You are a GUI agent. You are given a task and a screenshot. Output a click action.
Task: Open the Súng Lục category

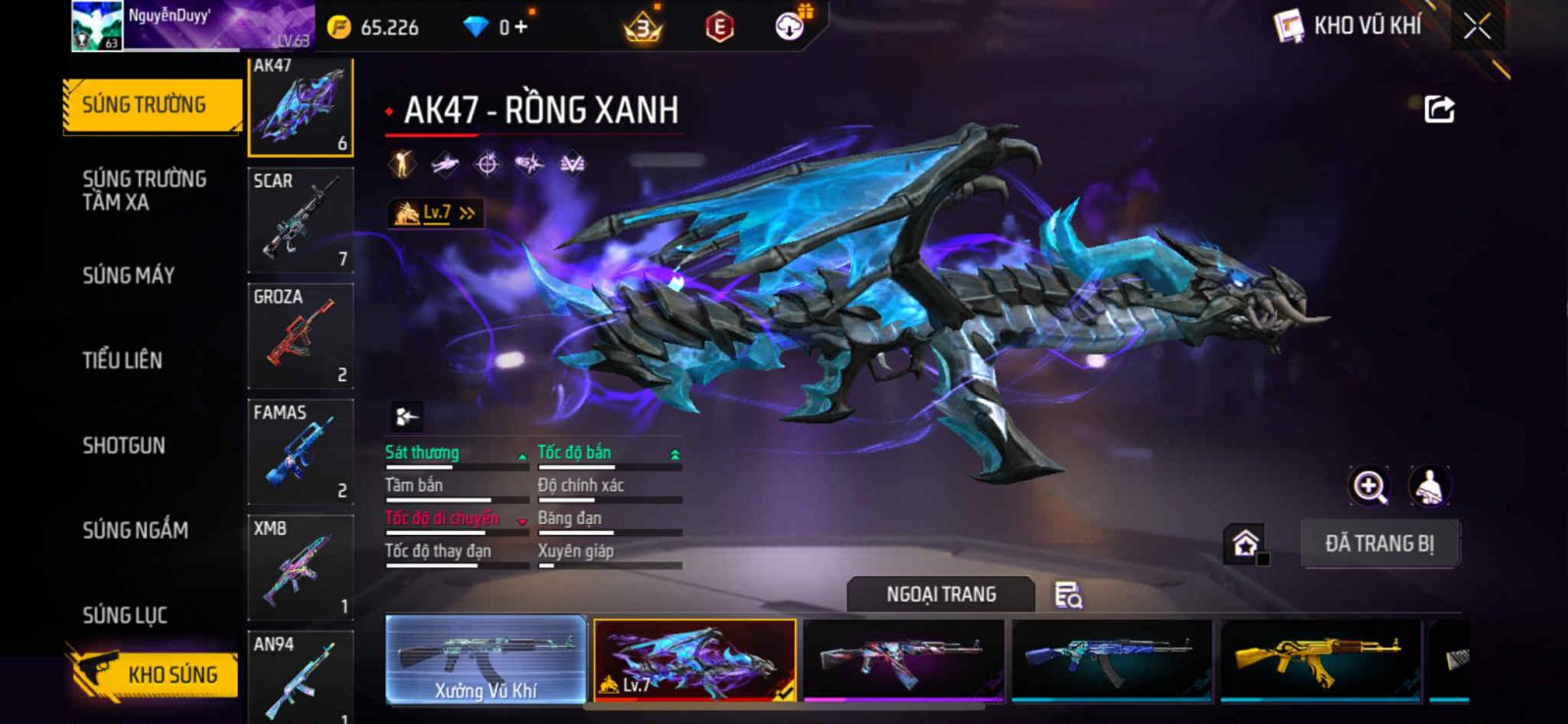click(x=125, y=615)
